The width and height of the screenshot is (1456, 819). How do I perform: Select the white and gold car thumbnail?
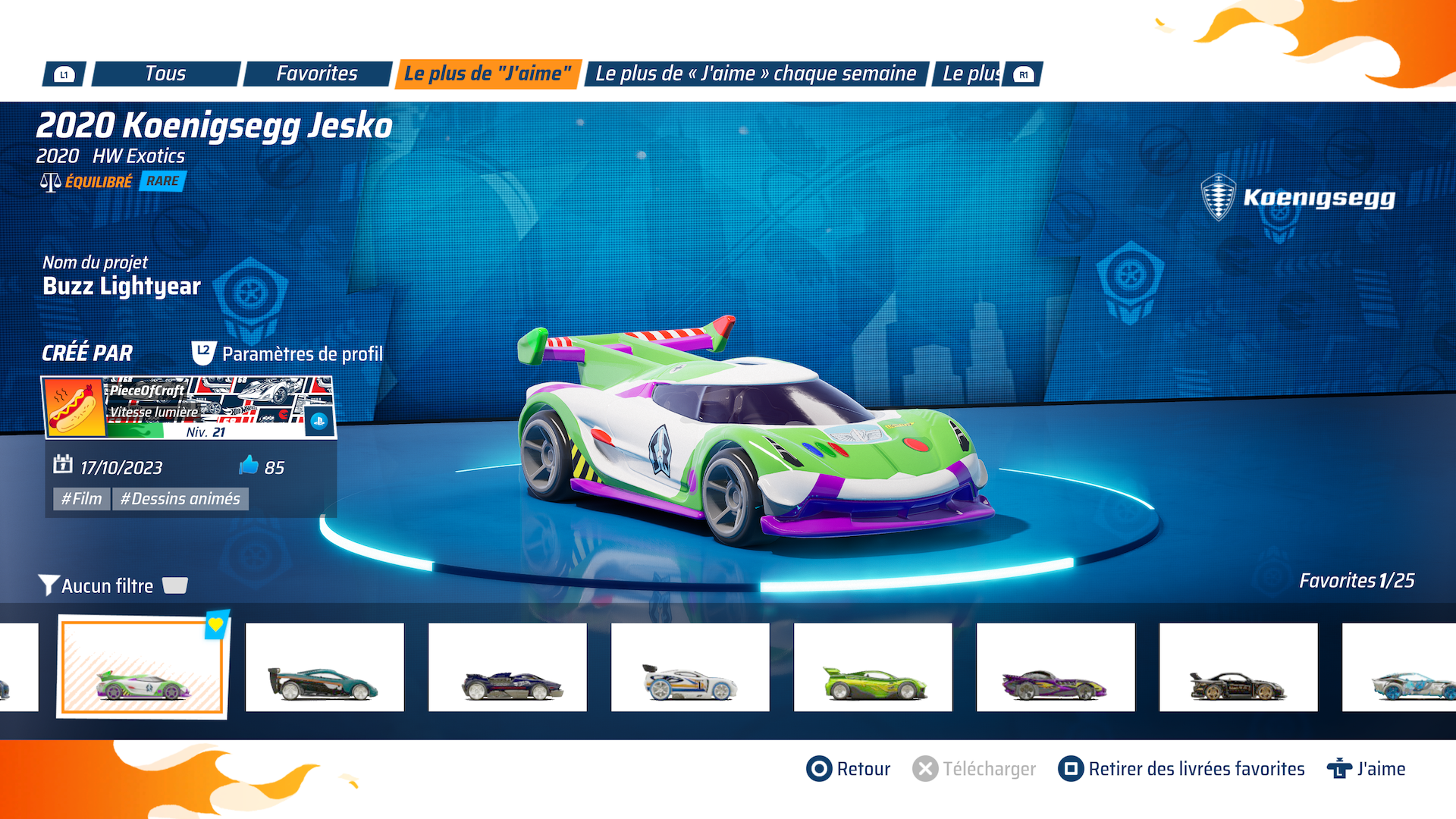tap(690, 667)
